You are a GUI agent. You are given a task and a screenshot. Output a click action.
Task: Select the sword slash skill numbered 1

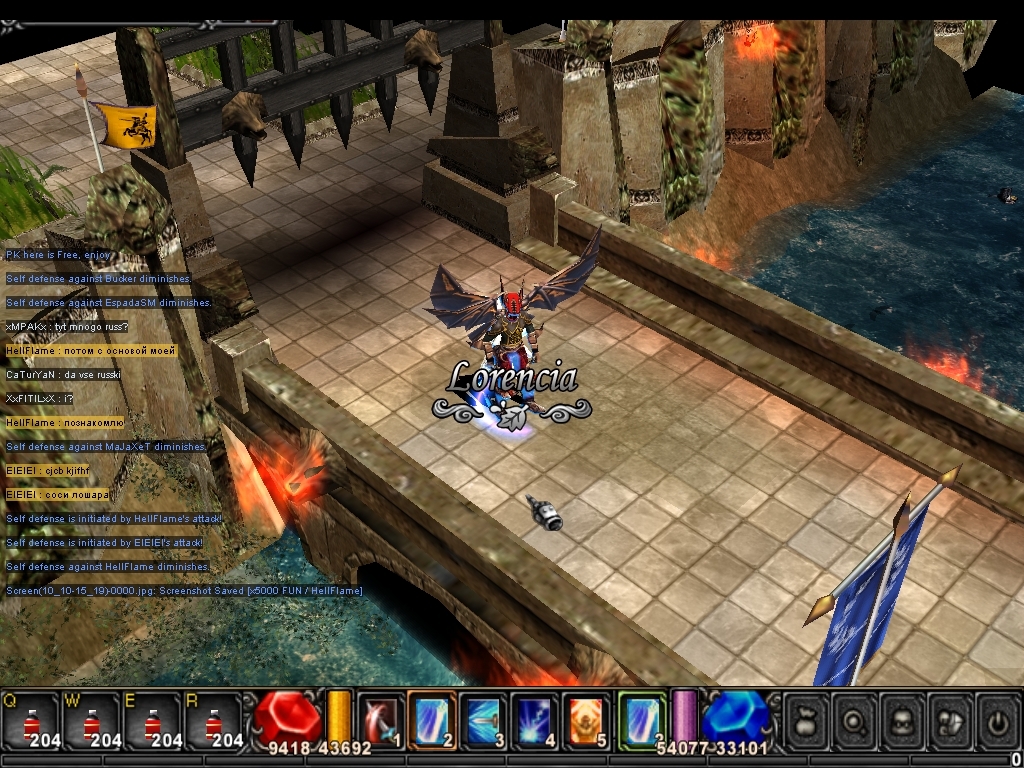click(x=381, y=720)
